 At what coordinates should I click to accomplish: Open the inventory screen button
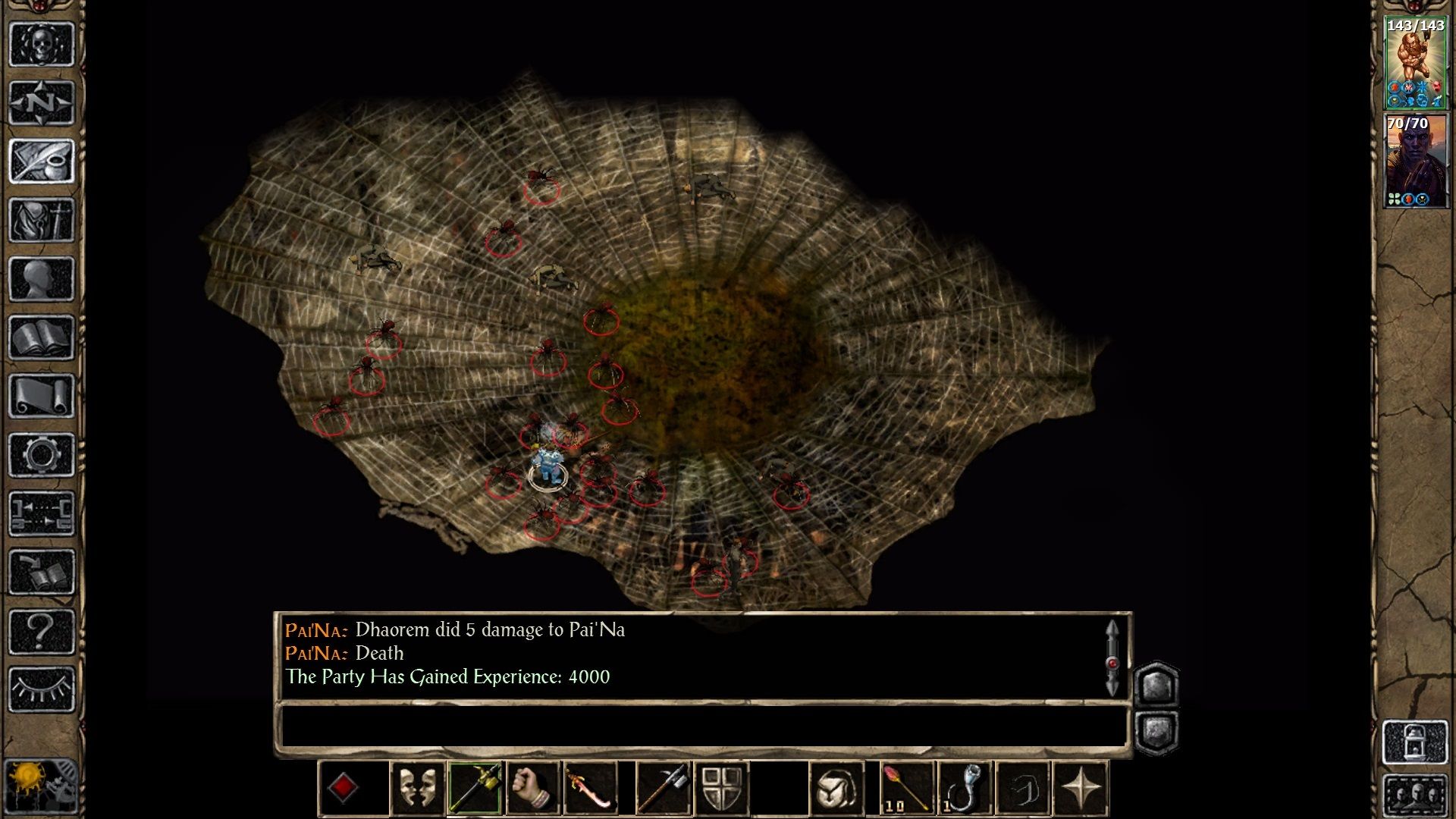[x=41, y=220]
